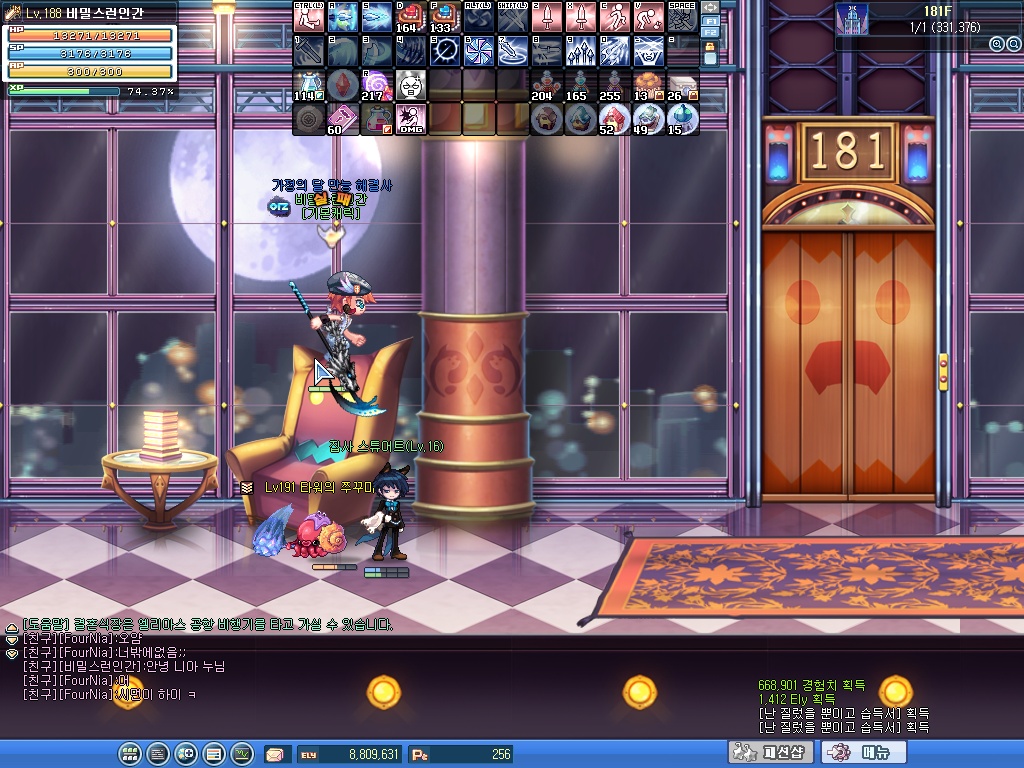Click the minimap zoom-in magnifier
This screenshot has height=768, width=1024.
(996, 44)
